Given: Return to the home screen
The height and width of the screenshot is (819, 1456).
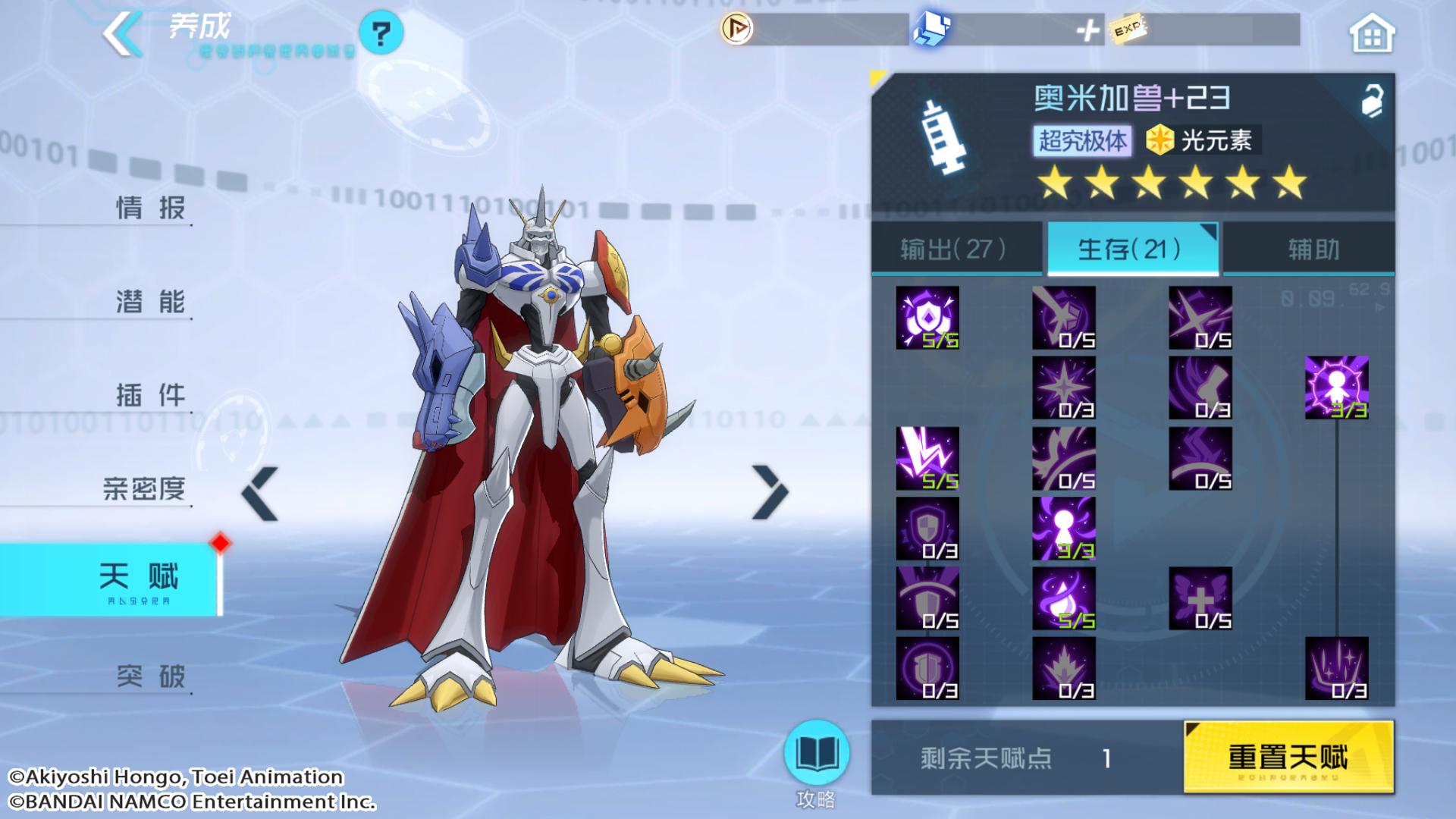Looking at the screenshot, I should [1371, 34].
